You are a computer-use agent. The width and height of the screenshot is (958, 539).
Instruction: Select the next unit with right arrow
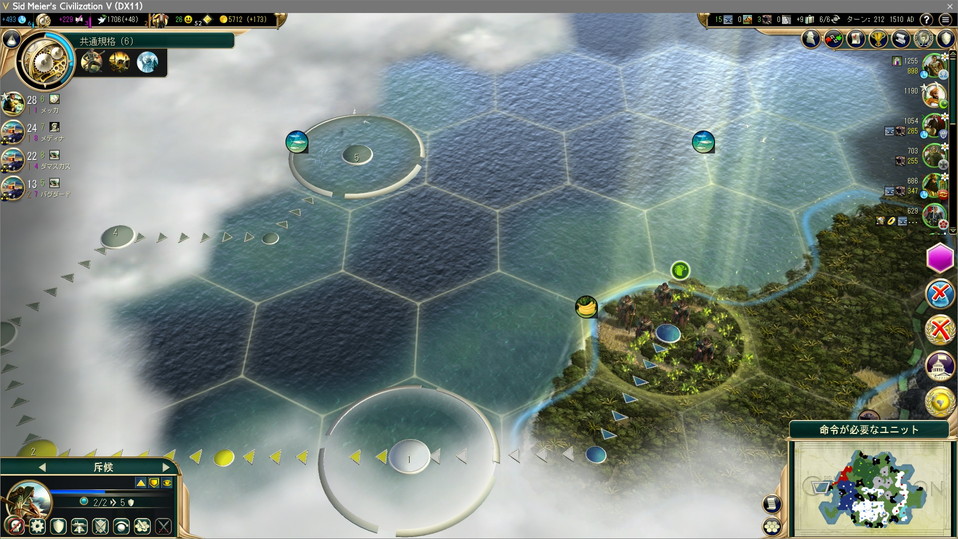click(x=166, y=467)
